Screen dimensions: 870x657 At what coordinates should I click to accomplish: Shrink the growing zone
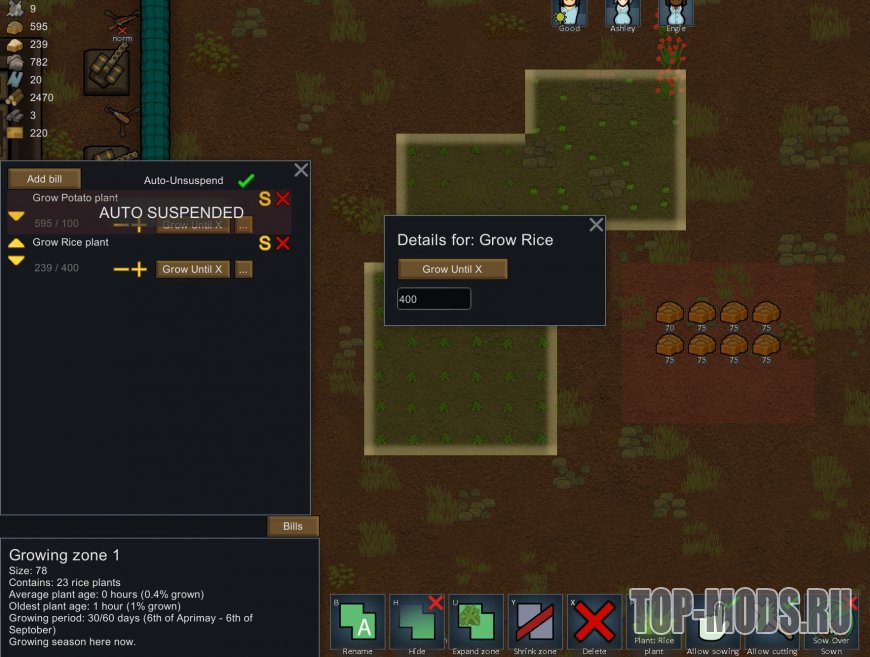click(x=535, y=622)
